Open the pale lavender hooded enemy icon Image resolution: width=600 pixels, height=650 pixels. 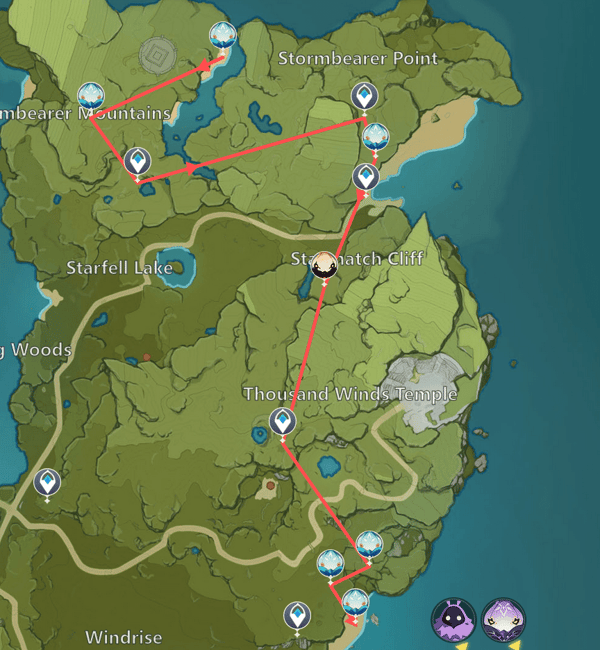coord(504,620)
